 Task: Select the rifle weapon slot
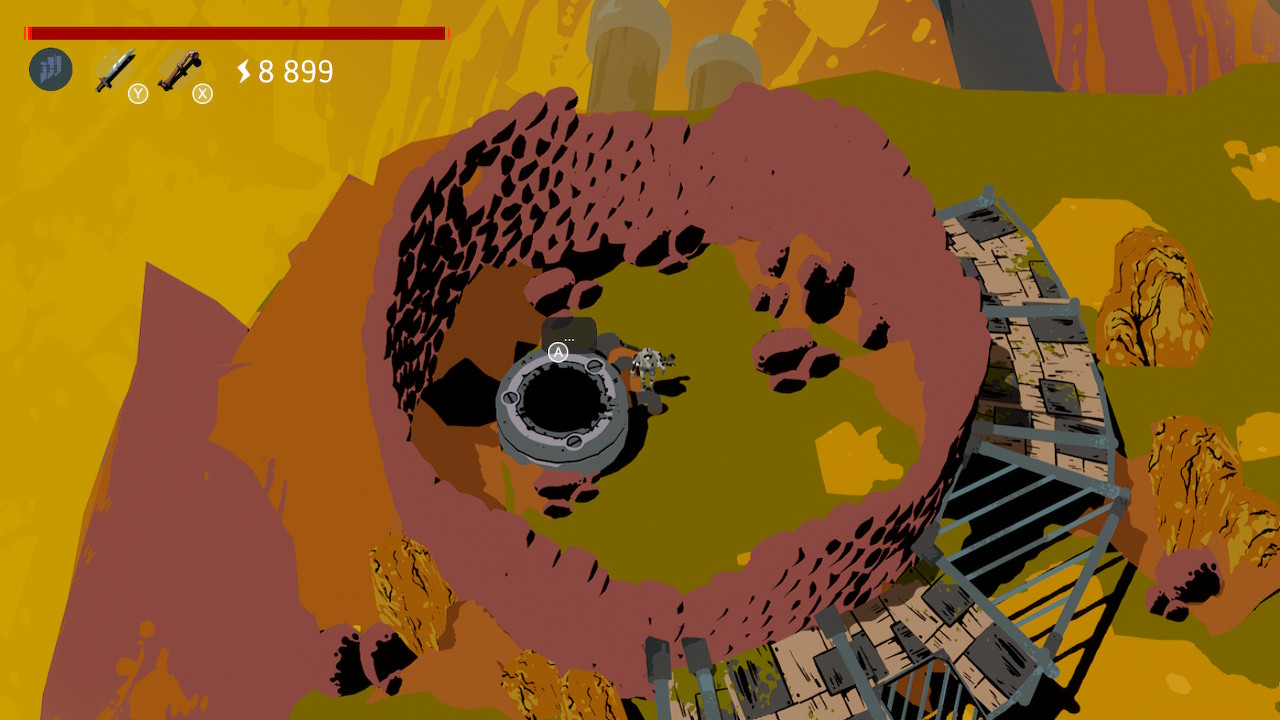tap(179, 70)
